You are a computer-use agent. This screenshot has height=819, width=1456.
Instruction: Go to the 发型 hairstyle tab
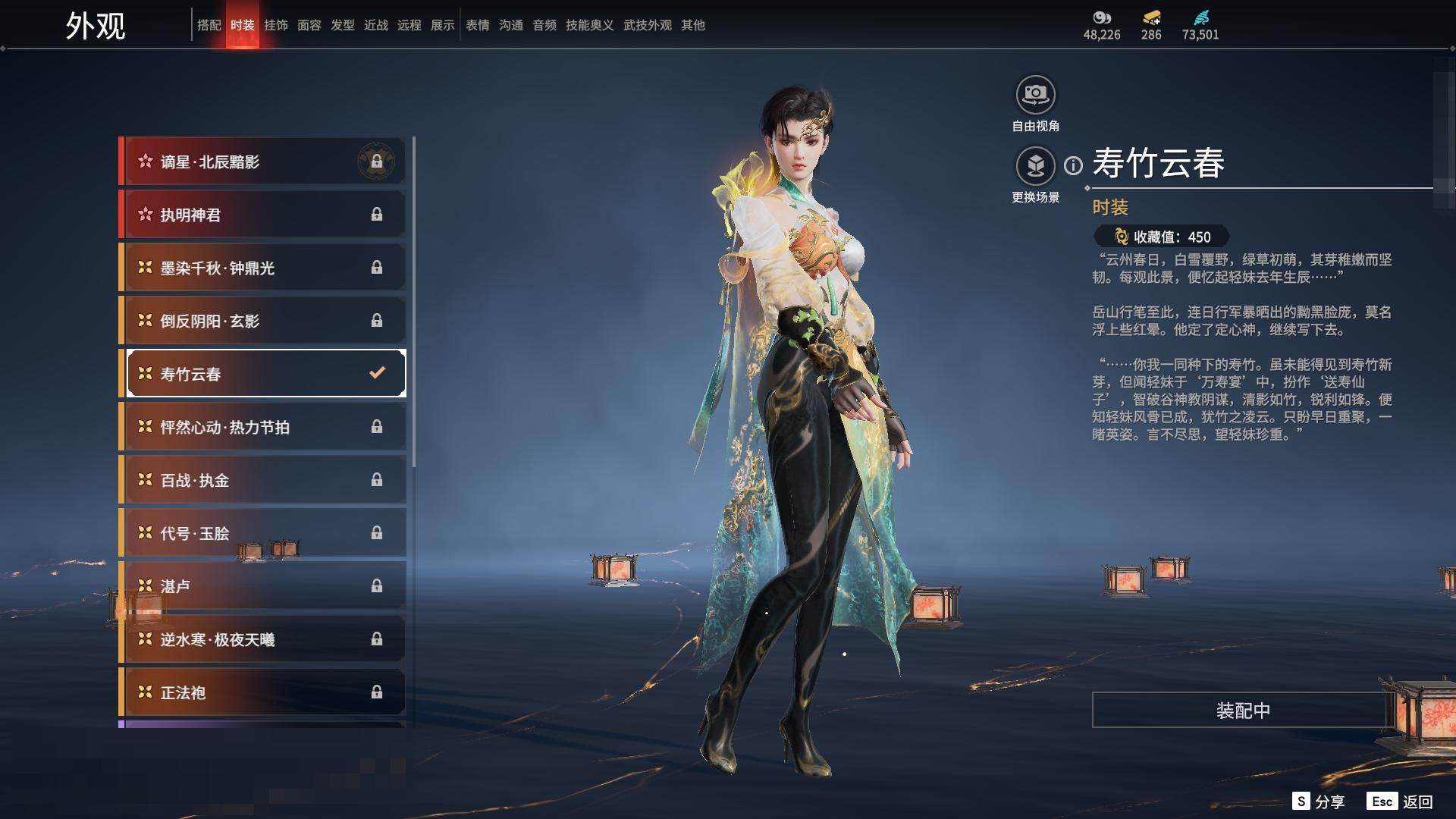click(343, 25)
